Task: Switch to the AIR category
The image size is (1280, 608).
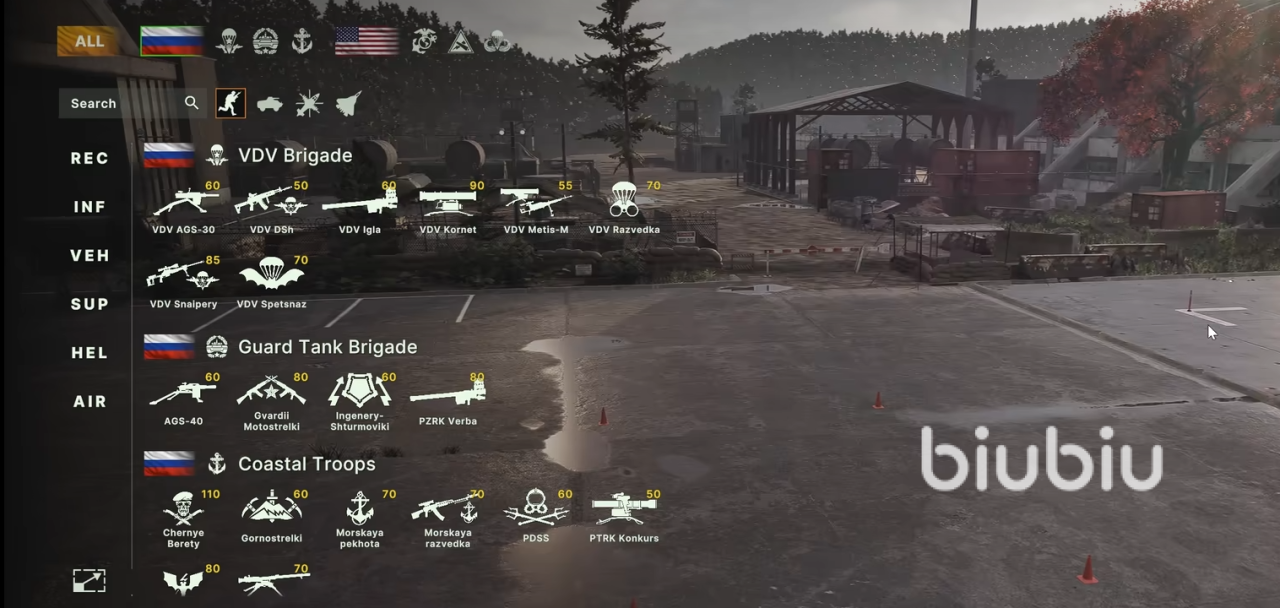Action: [90, 401]
